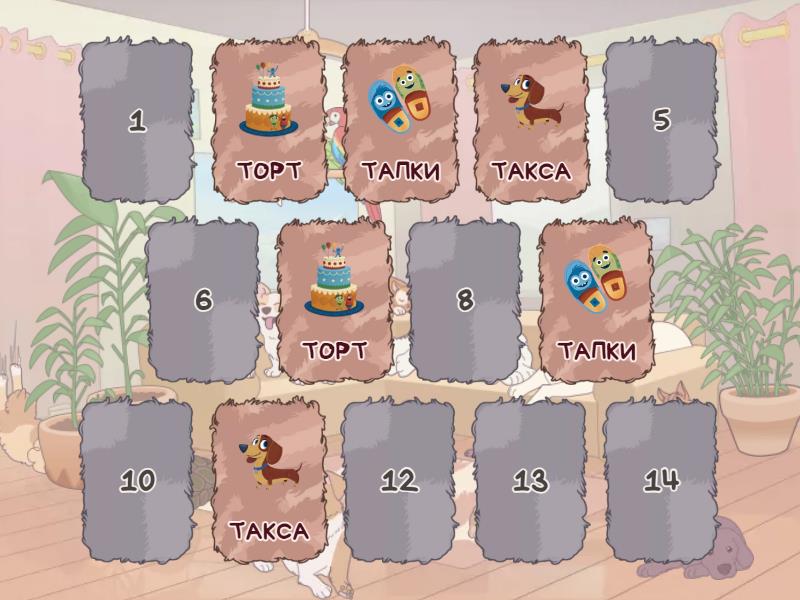Reveal the card labeled 13
The image size is (800, 600).
point(530,480)
